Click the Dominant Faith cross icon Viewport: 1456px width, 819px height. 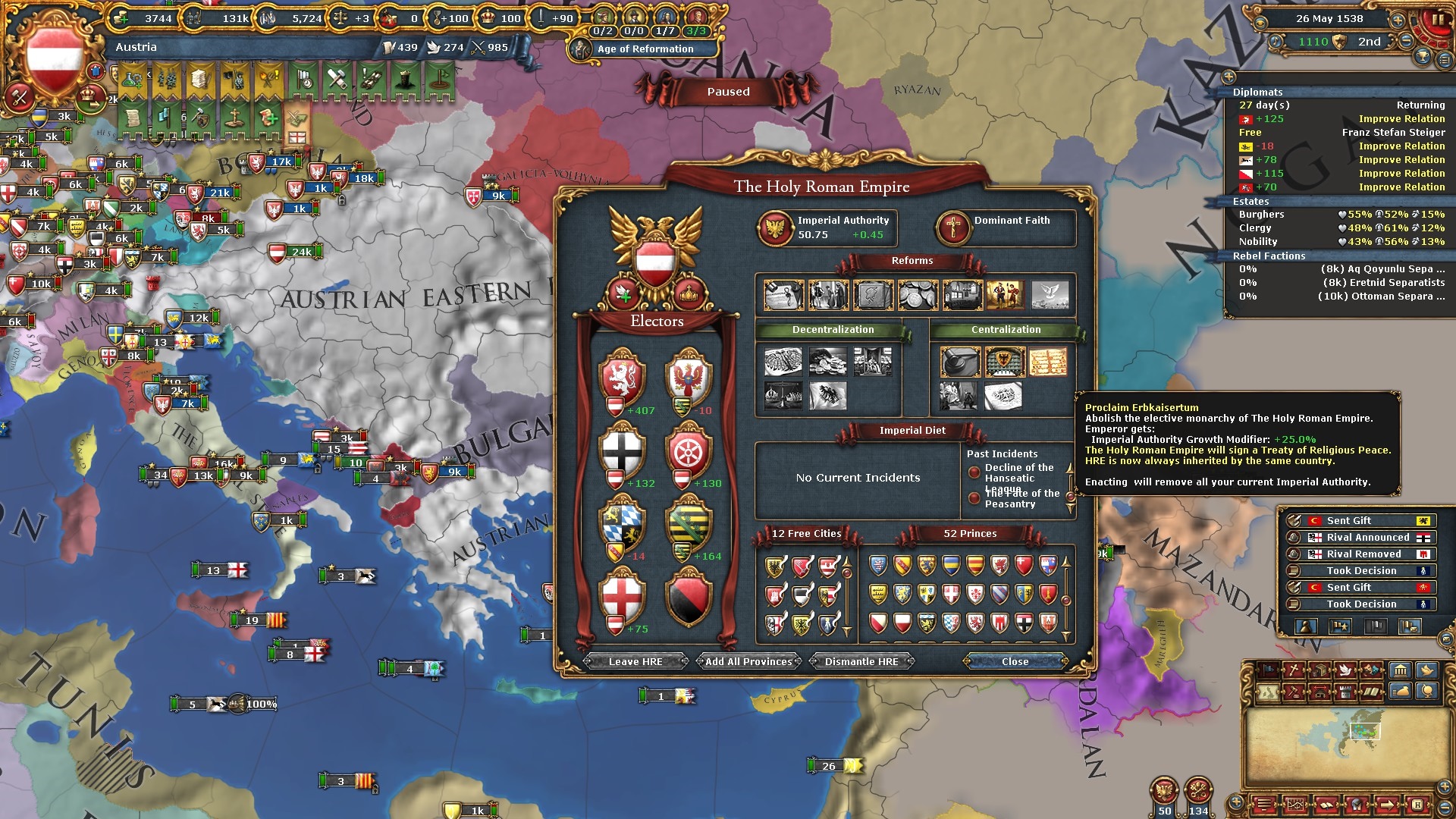point(953,227)
